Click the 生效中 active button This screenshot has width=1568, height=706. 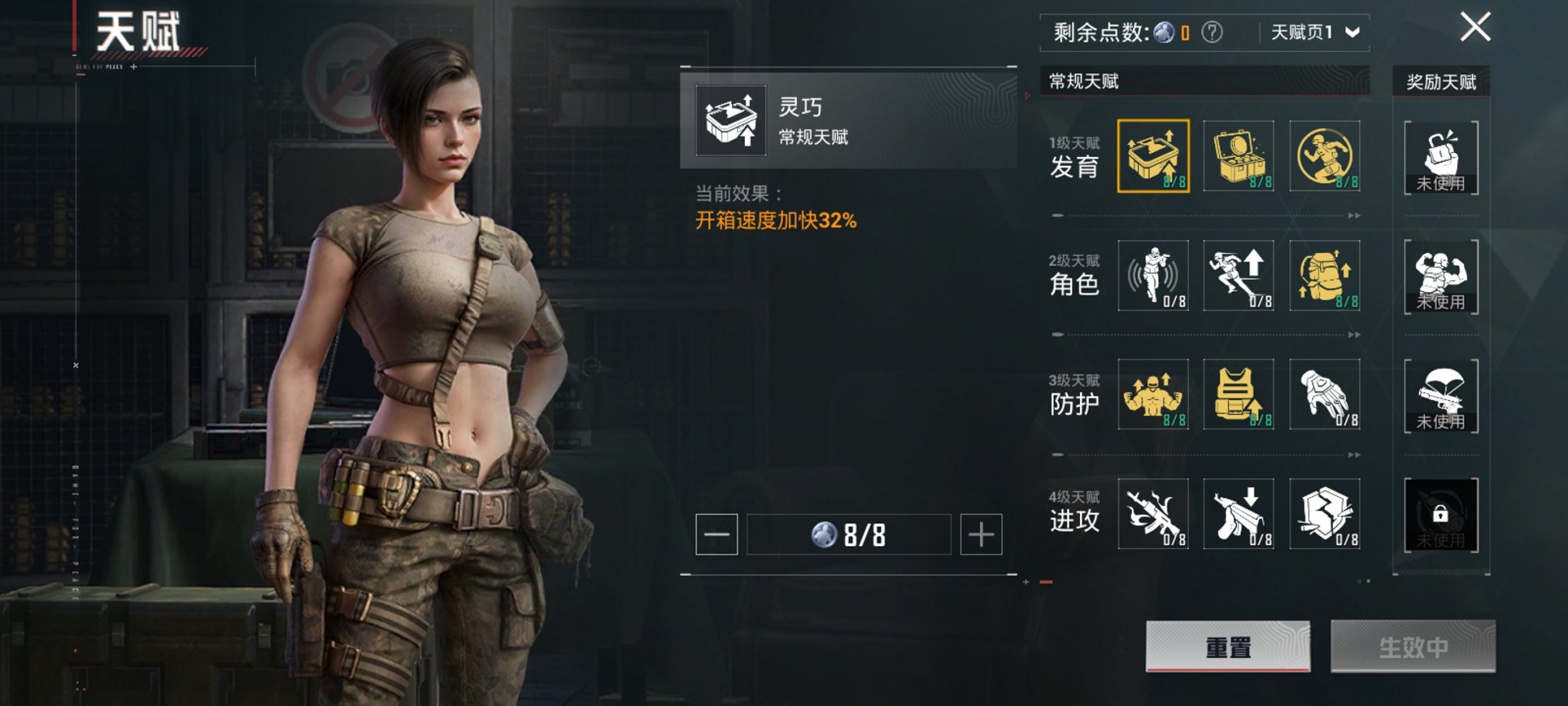click(1413, 647)
